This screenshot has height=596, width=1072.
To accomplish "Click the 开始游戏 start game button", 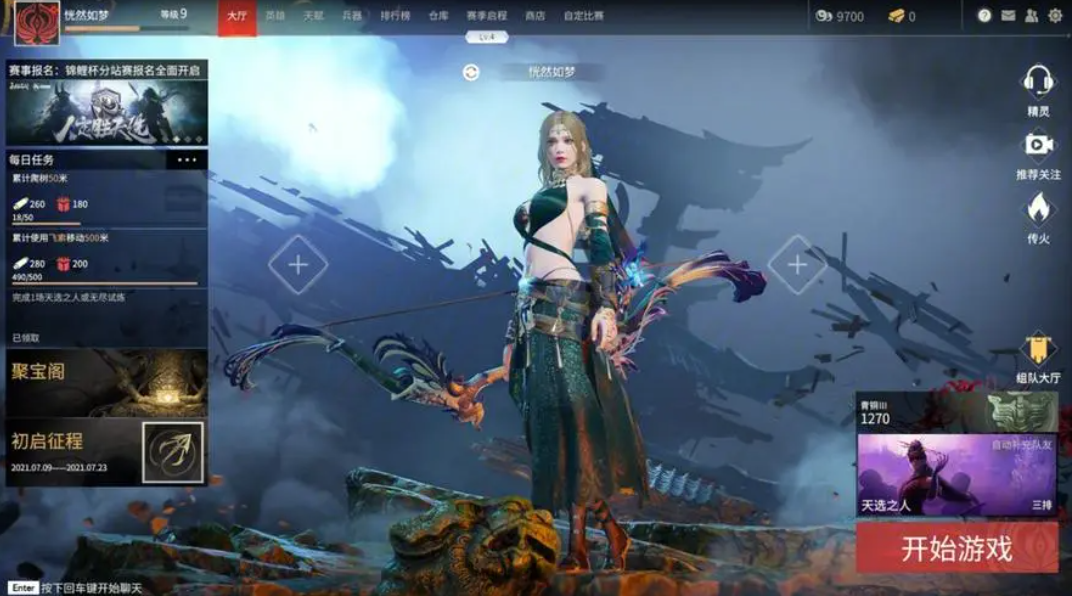I will coord(956,548).
